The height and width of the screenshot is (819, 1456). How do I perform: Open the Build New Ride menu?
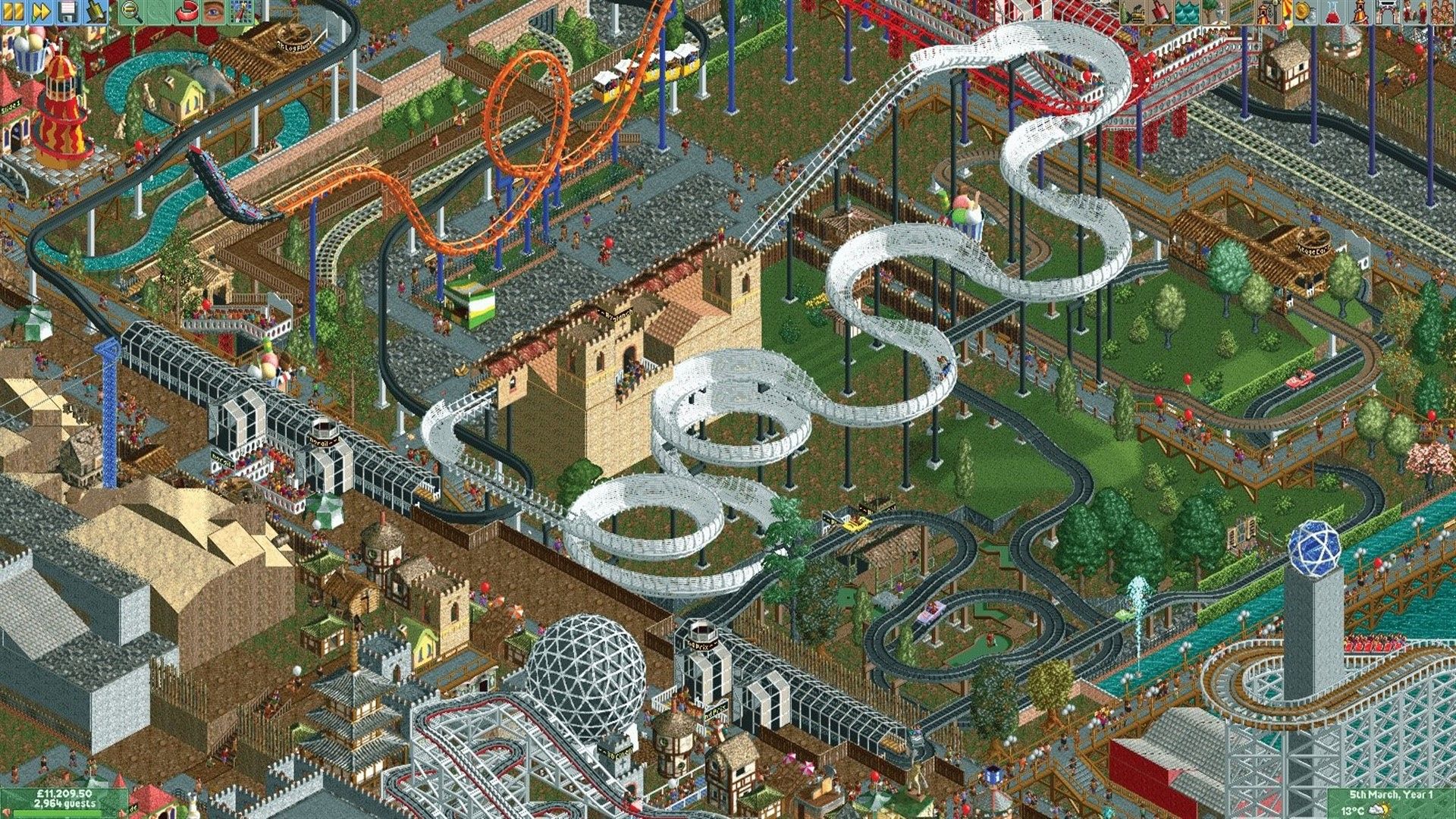point(1271,11)
